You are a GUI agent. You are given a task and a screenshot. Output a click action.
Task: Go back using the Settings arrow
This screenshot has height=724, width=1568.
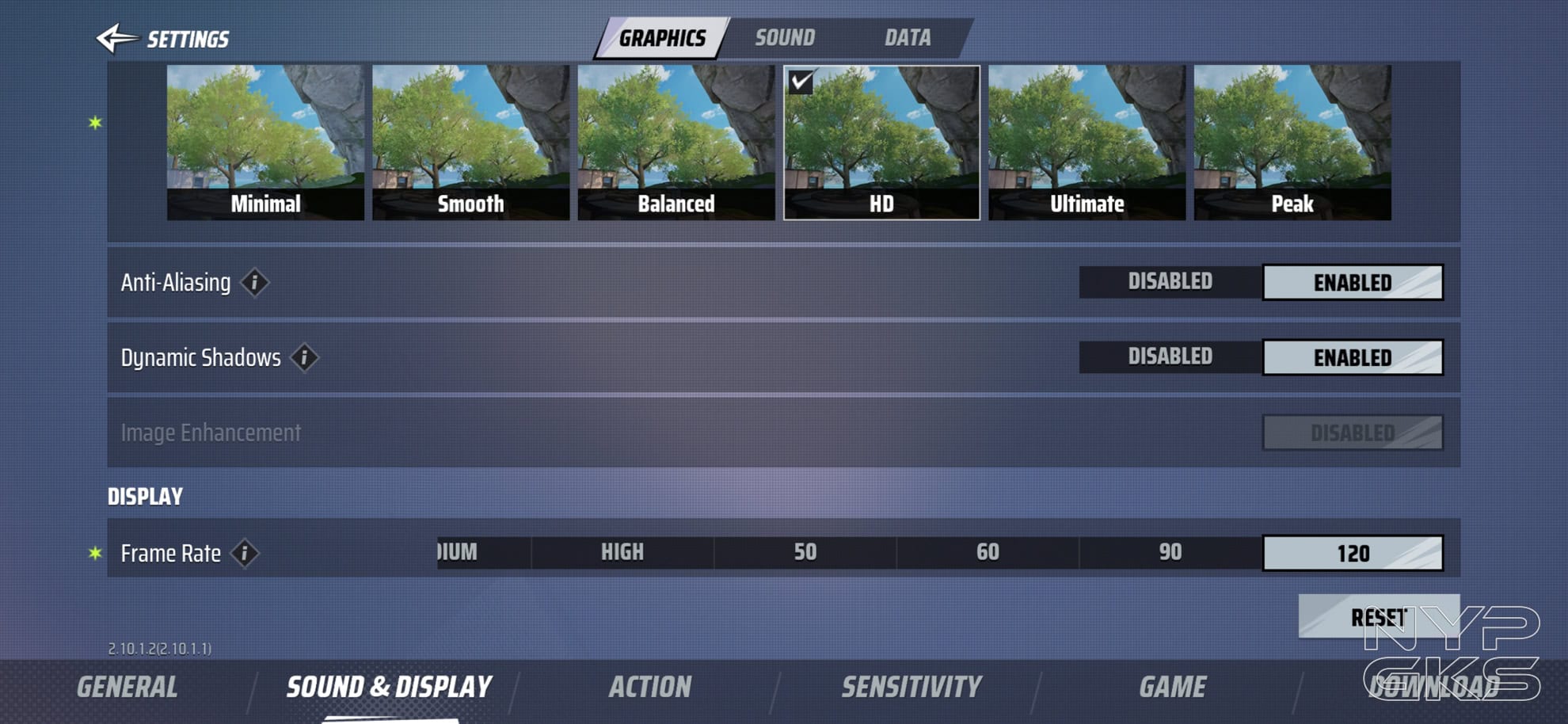(x=116, y=38)
